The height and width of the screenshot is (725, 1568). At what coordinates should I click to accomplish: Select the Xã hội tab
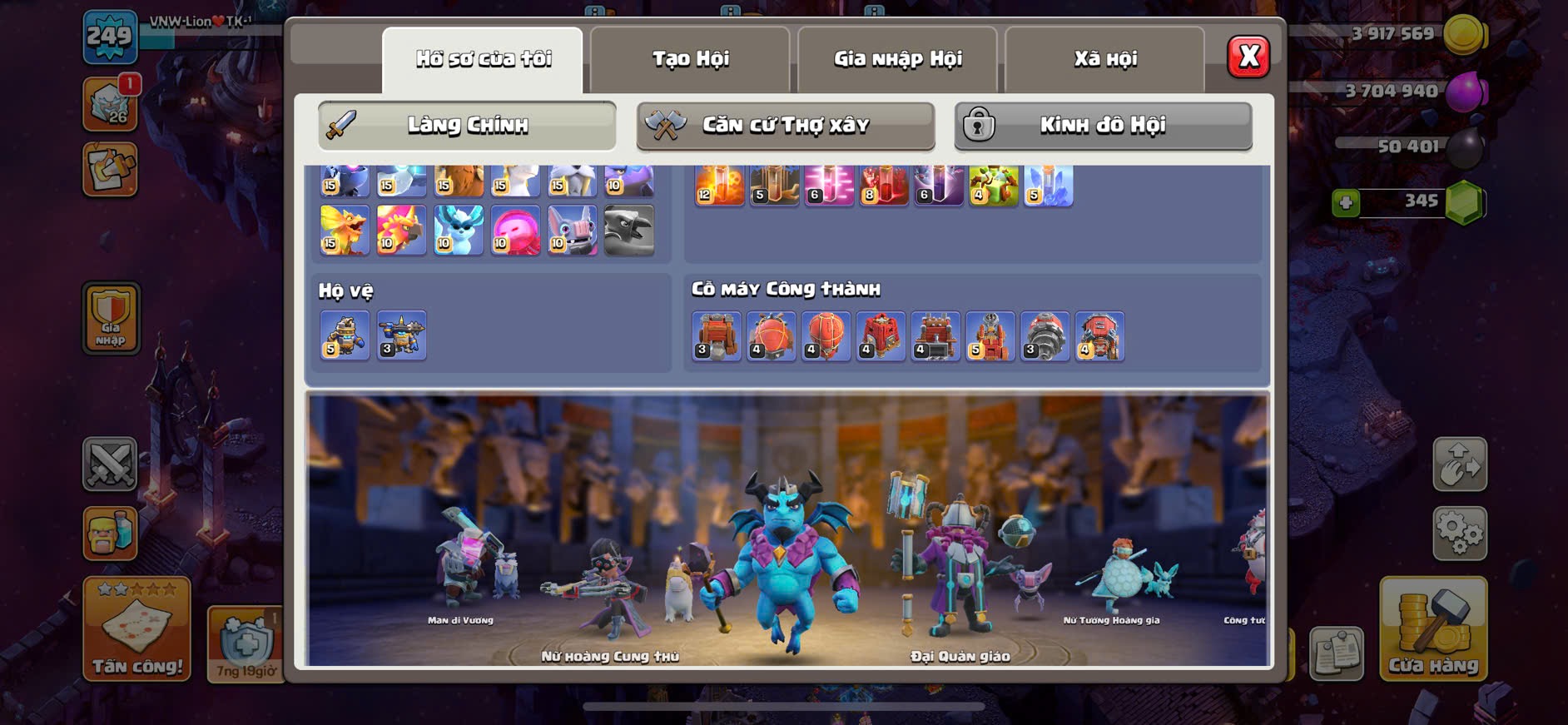coord(1104,59)
